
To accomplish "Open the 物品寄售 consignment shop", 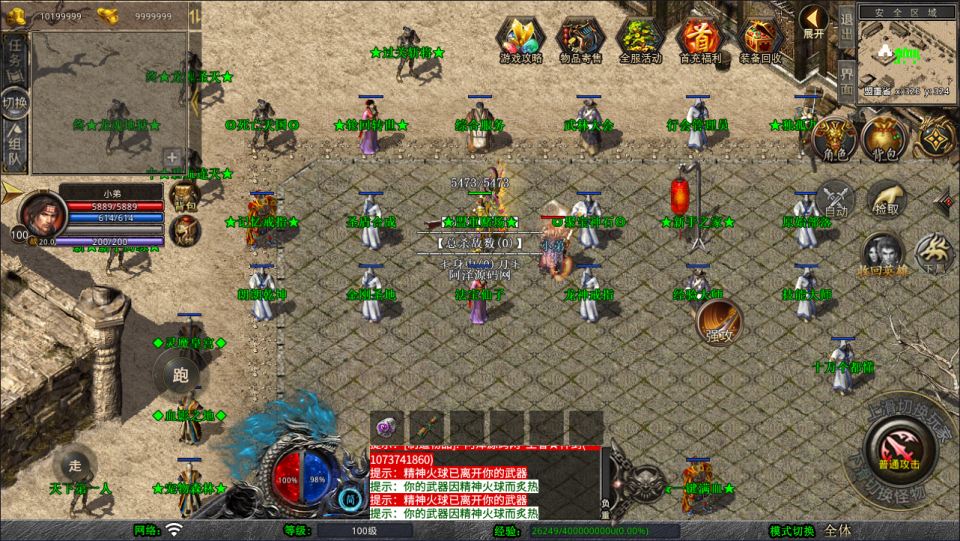I will (x=581, y=40).
